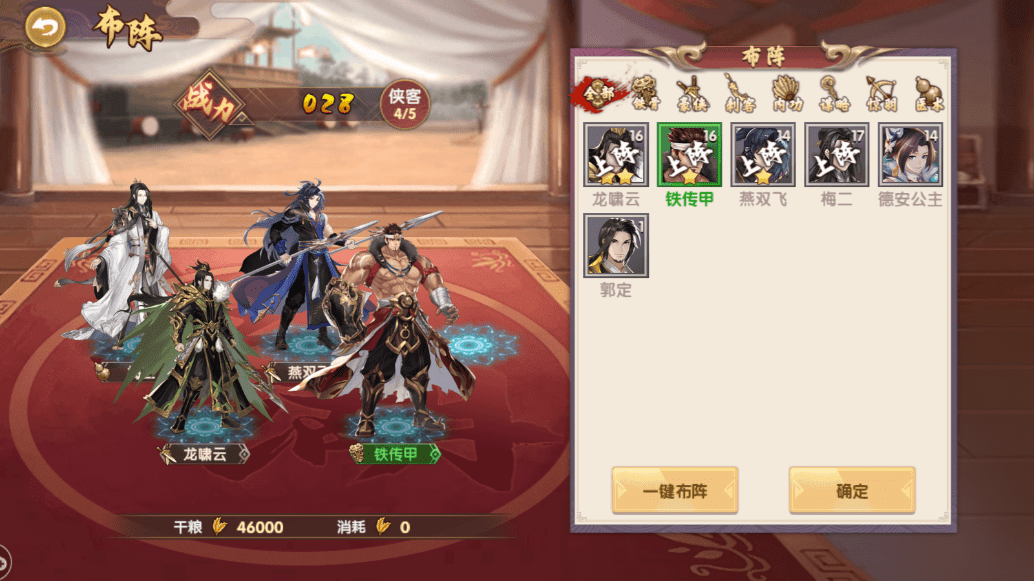
Task: Add 德安公主 from the hero list
Action: [910, 155]
